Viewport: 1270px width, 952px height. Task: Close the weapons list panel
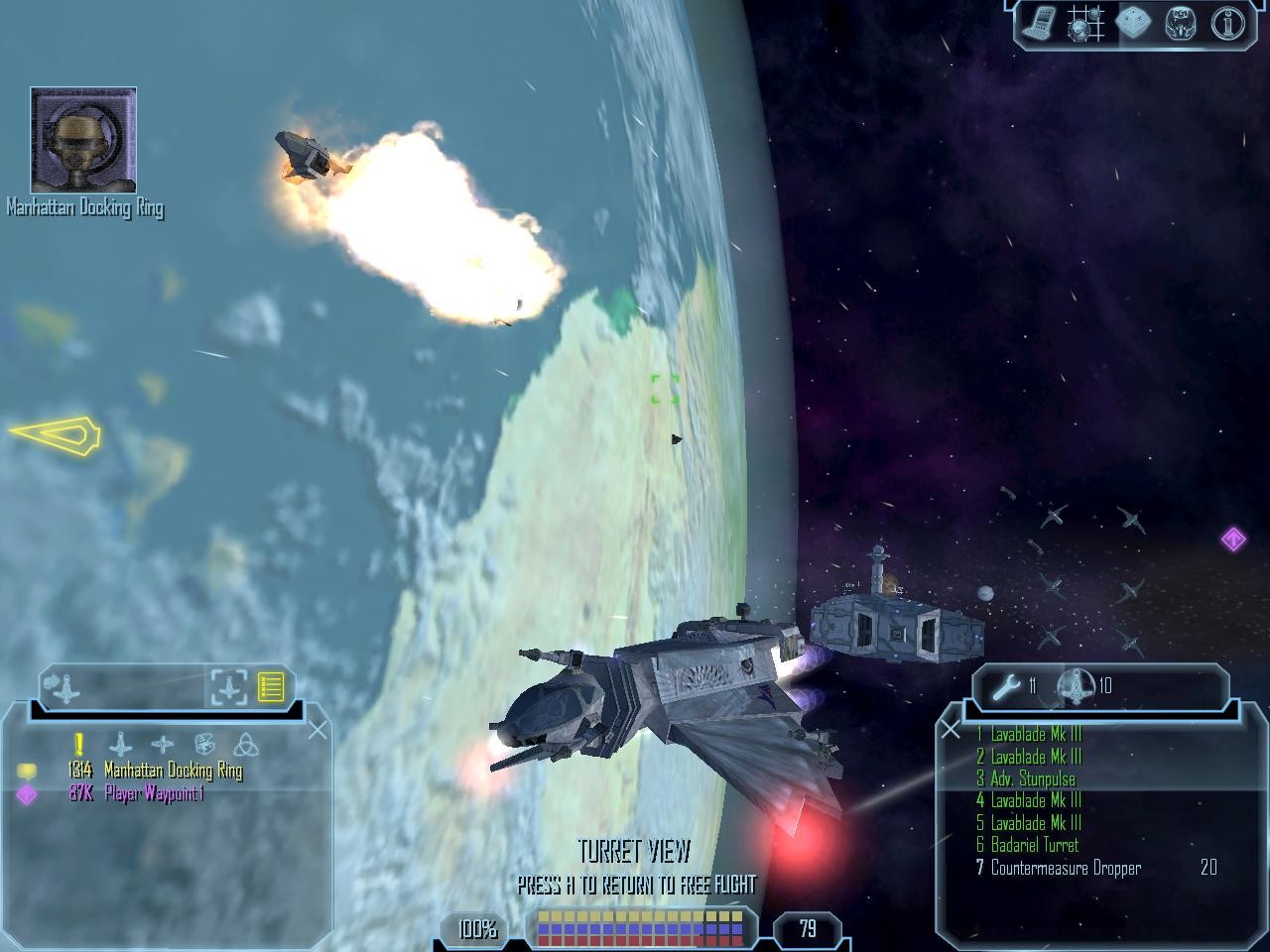point(951,731)
